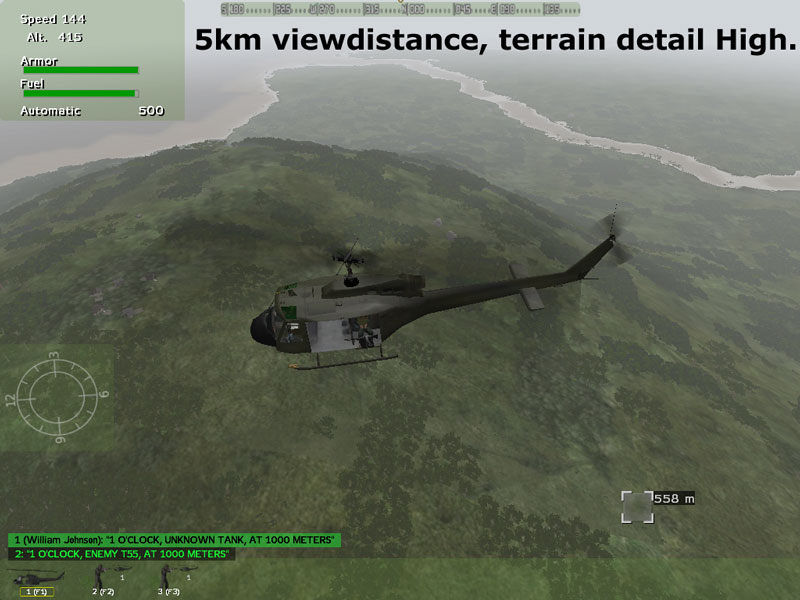Select squad unit 1 helicopter icon
800x600 pixels.
pyautogui.click(x=36, y=578)
